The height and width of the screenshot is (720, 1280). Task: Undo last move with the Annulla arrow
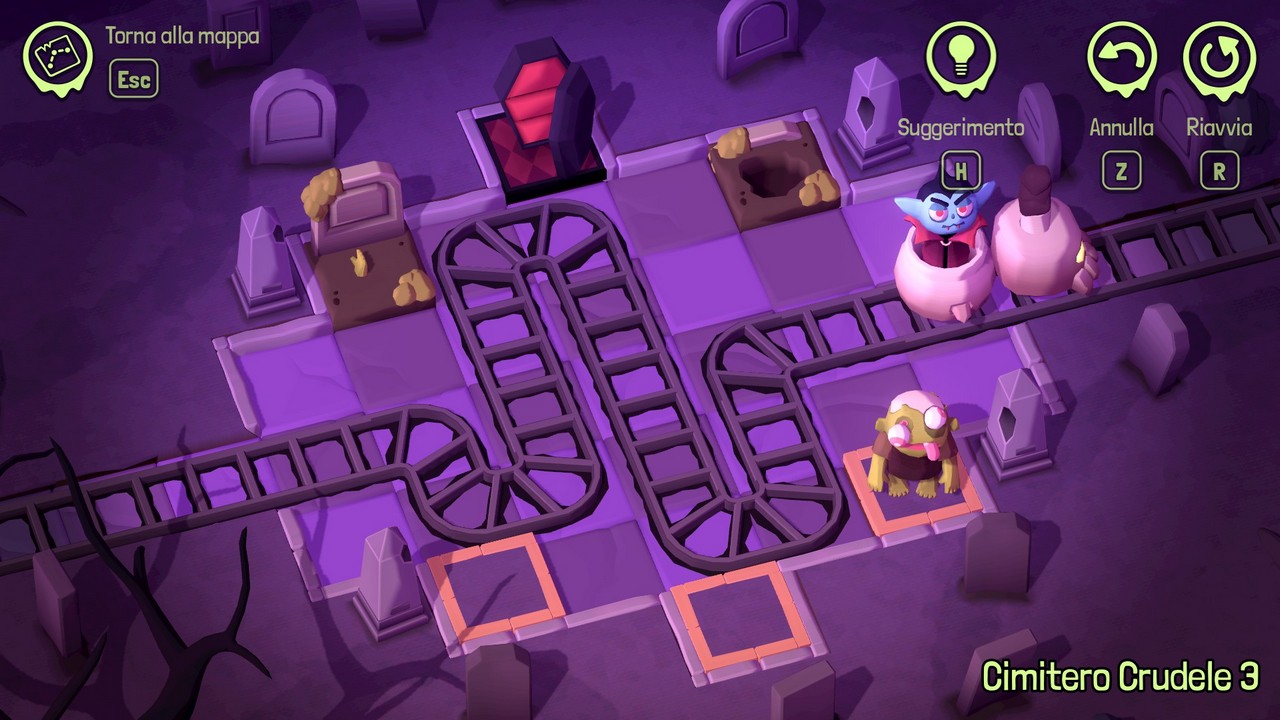tap(1122, 57)
